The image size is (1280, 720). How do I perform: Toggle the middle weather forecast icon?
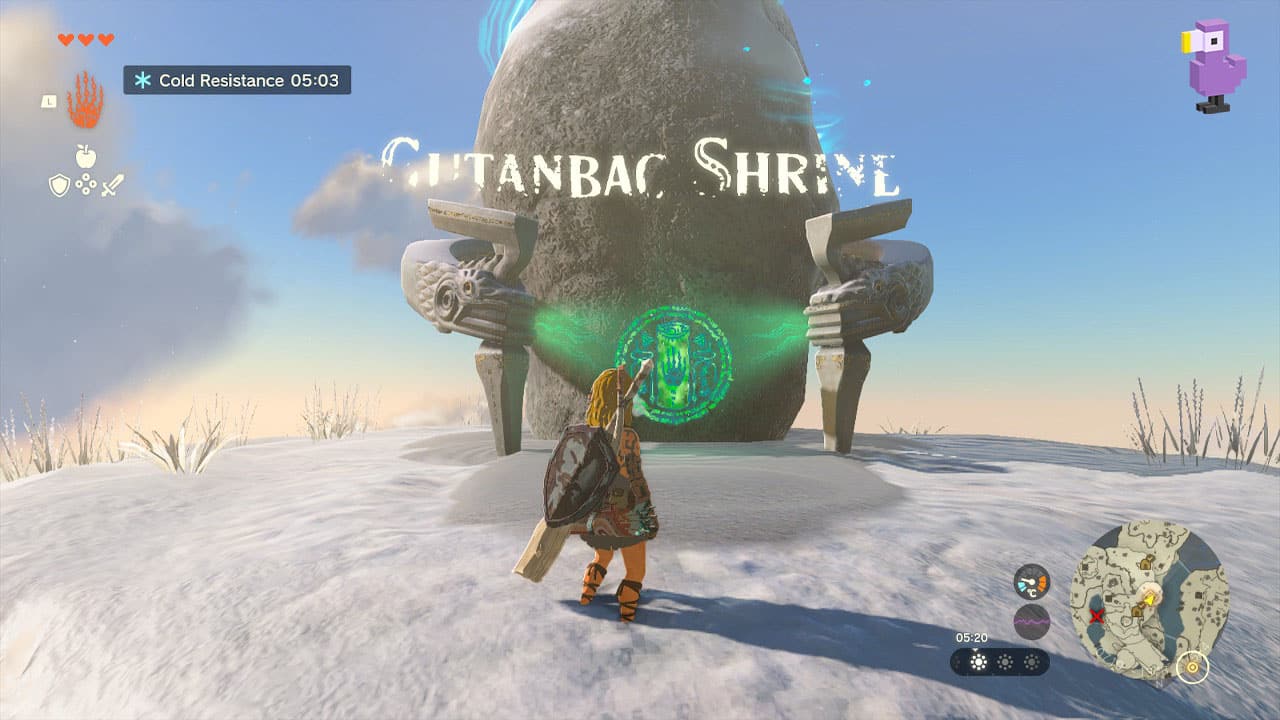(1004, 662)
